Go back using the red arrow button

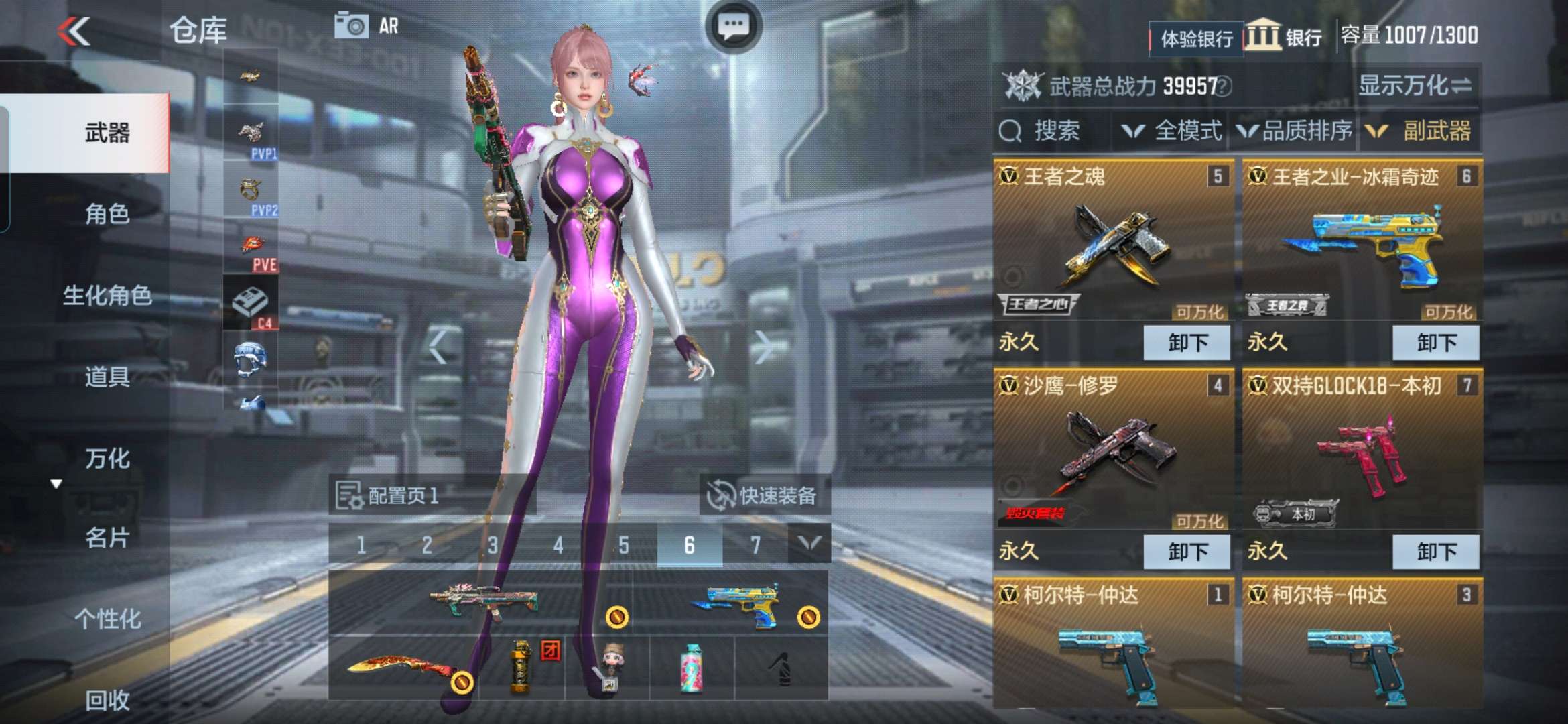pyautogui.click(x=74, y=31)
